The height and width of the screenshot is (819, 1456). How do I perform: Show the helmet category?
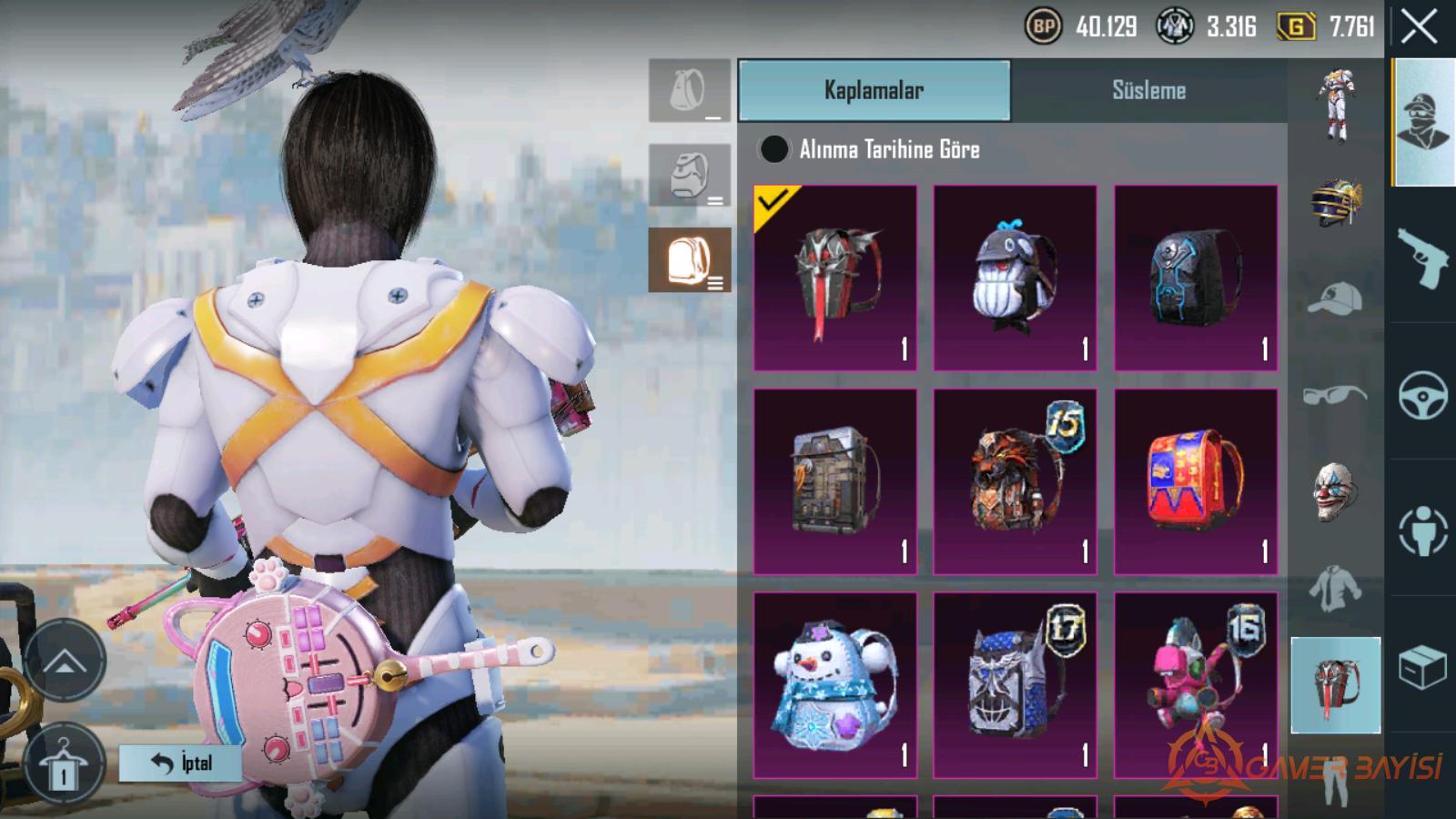pos(1335,202)
